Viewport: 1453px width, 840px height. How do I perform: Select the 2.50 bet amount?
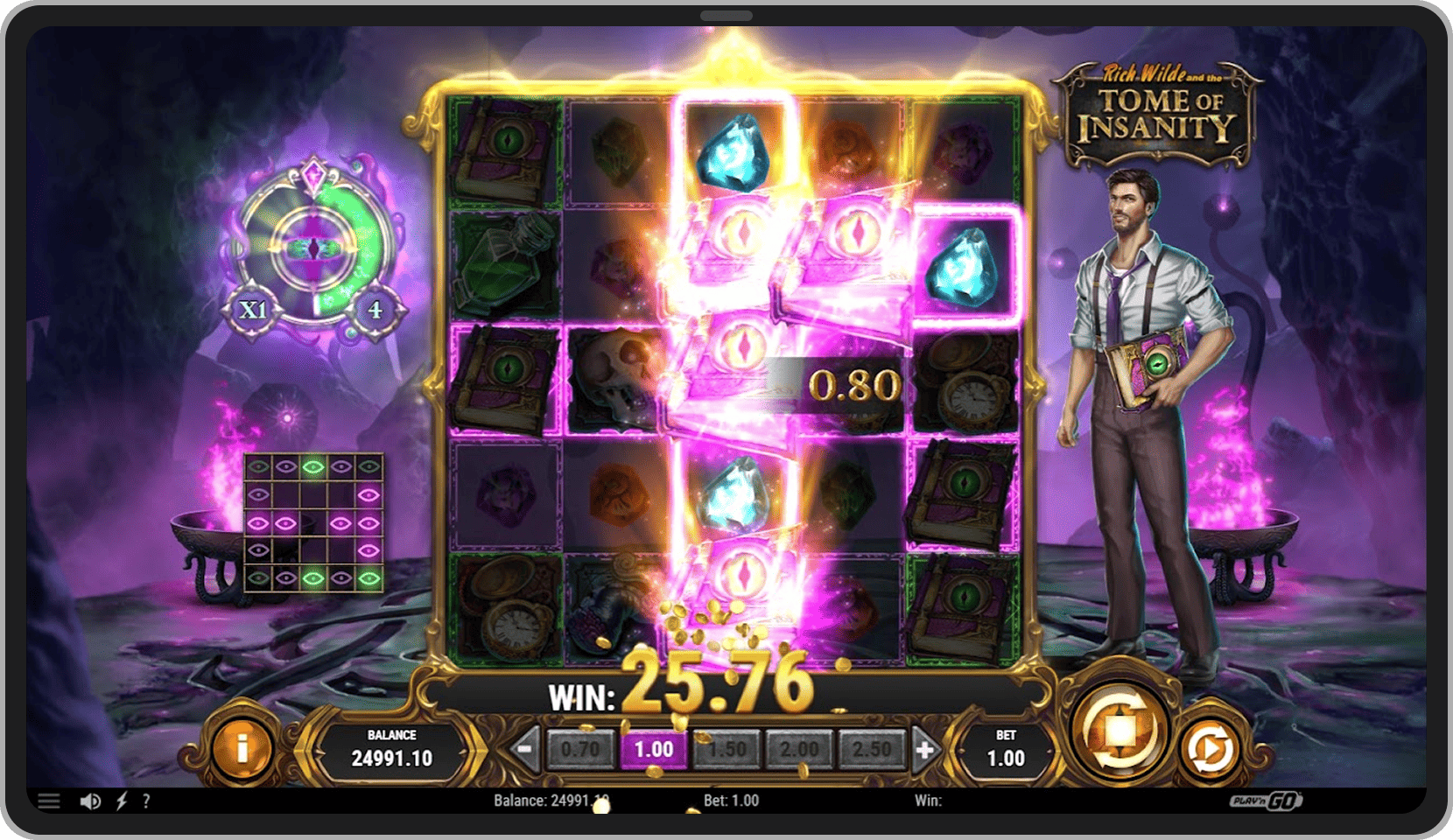click(872, 749)
